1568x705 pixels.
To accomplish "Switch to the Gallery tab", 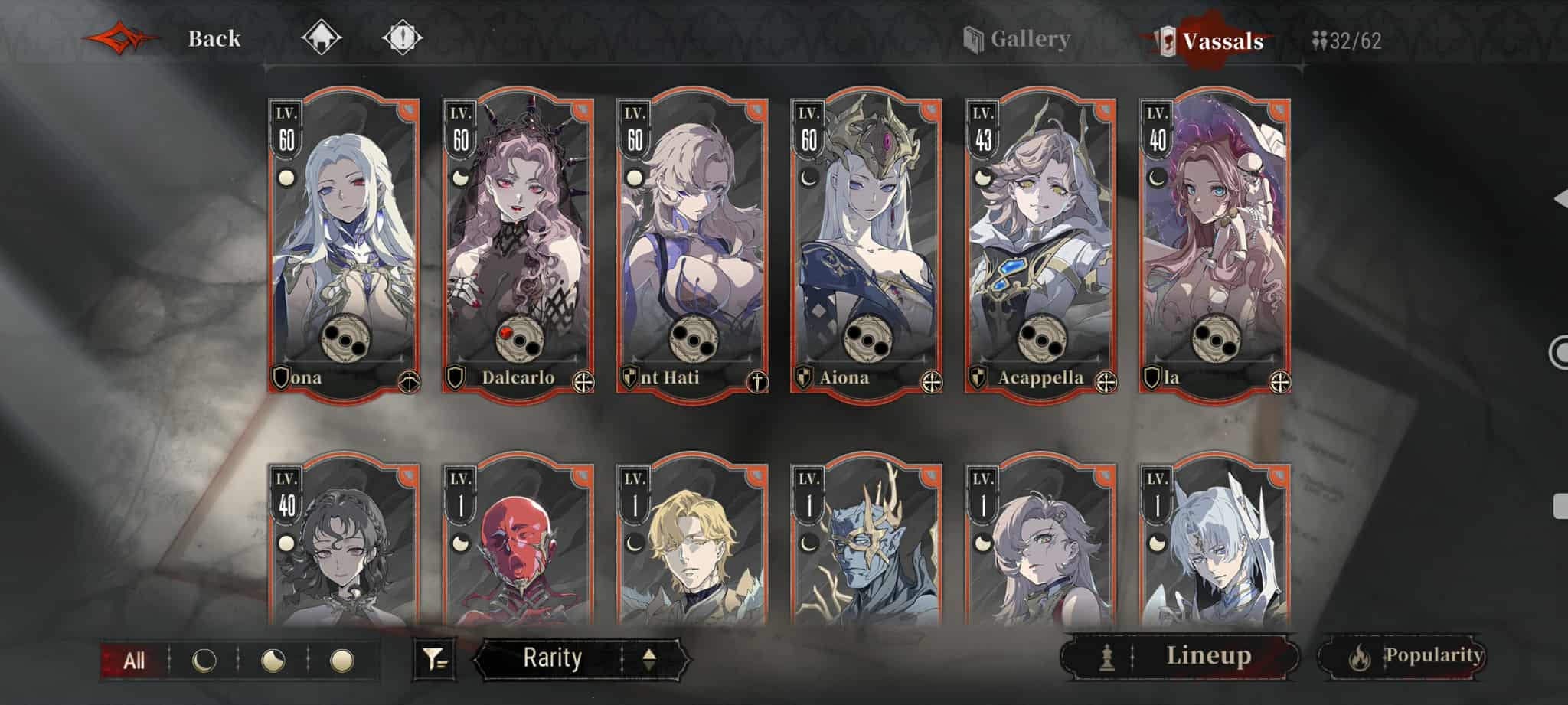I will pos(1019,39).
